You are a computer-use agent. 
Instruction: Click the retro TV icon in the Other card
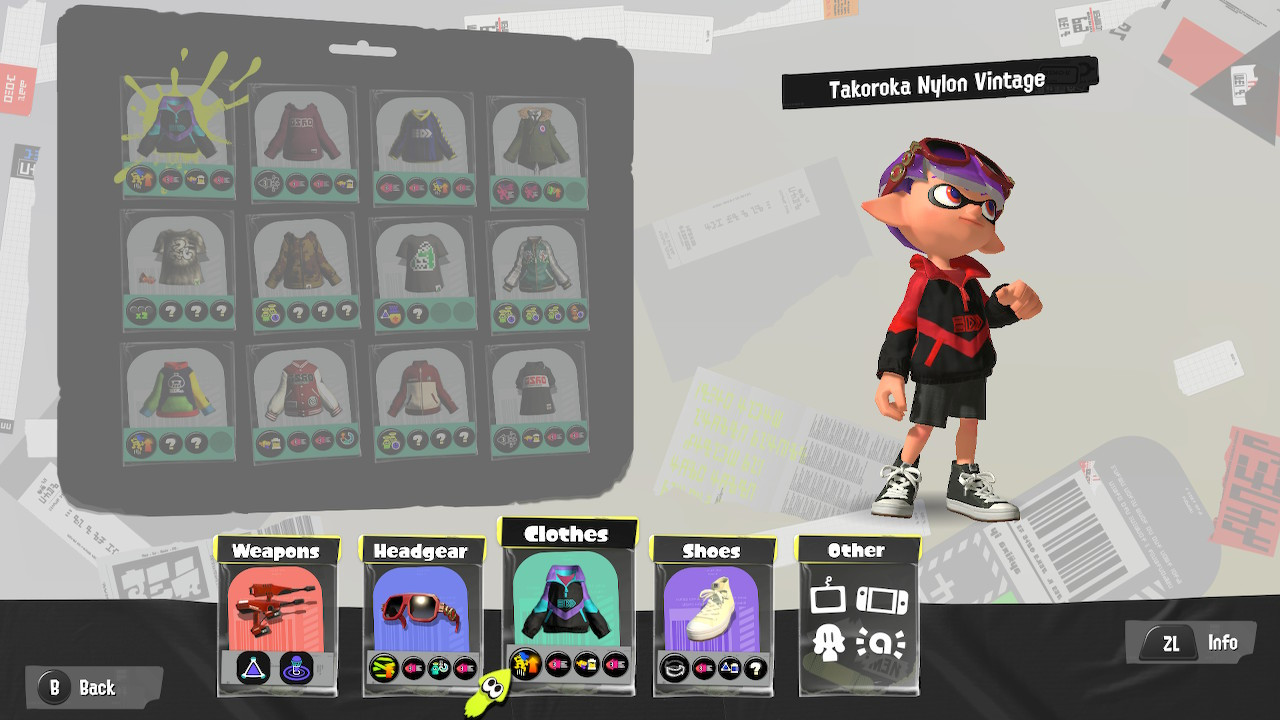827,598
